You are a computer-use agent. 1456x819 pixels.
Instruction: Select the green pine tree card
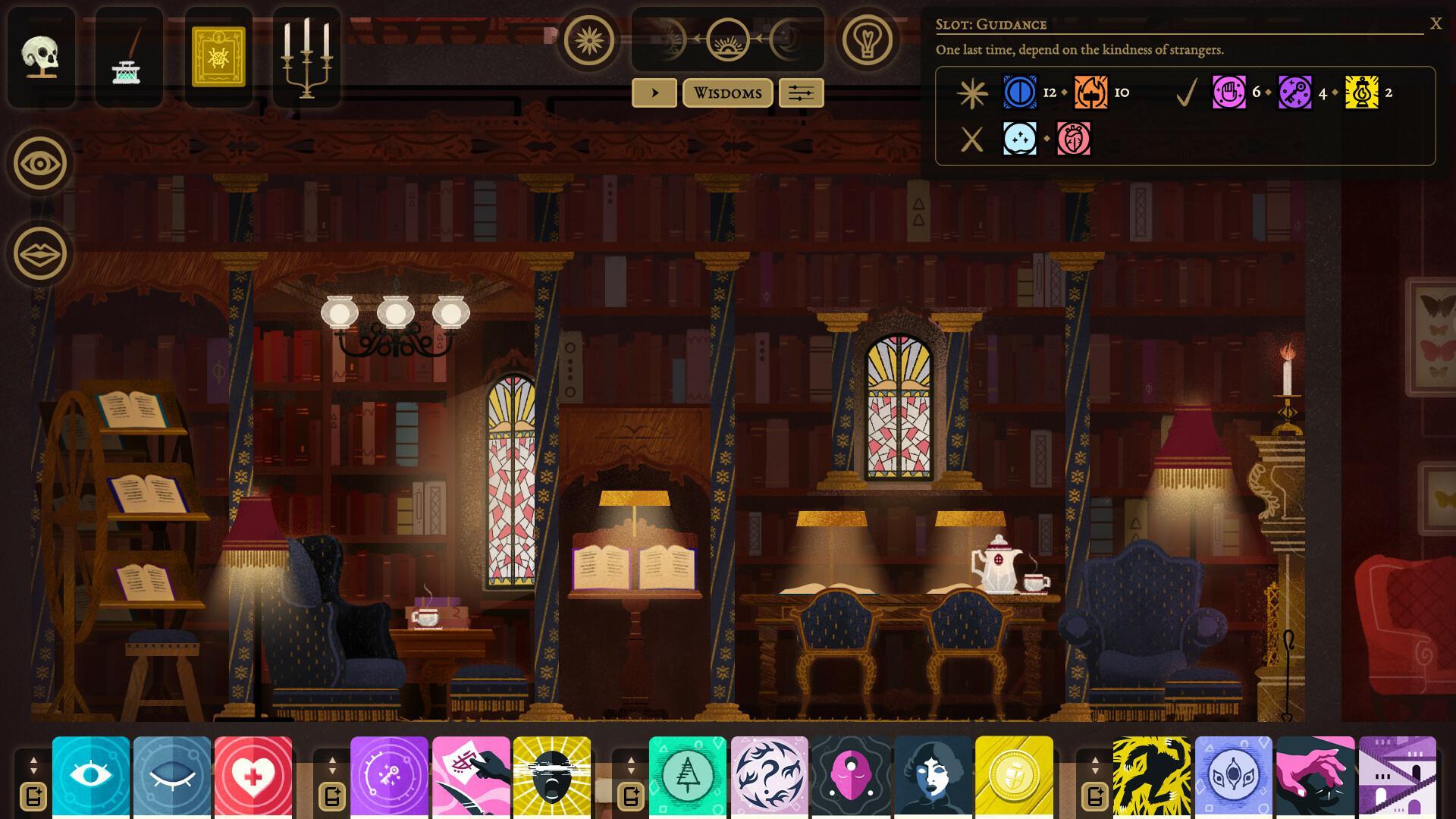coord(688,776)
